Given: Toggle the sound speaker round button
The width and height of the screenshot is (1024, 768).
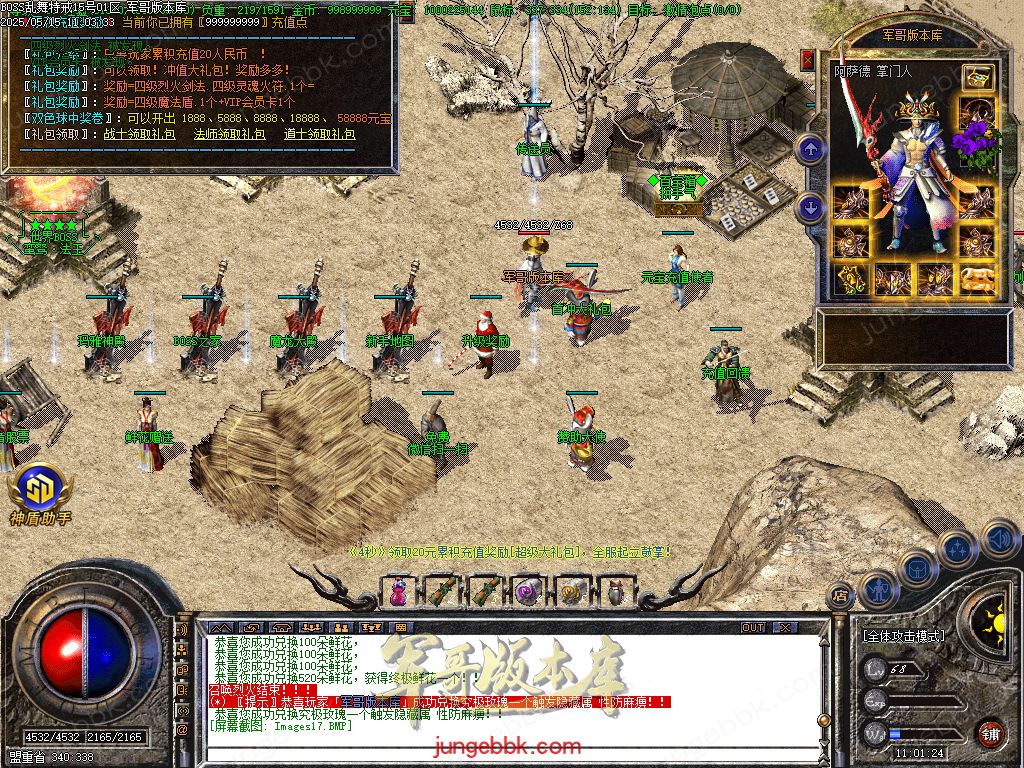Looking at the screenshot, I should click(998, 540).
